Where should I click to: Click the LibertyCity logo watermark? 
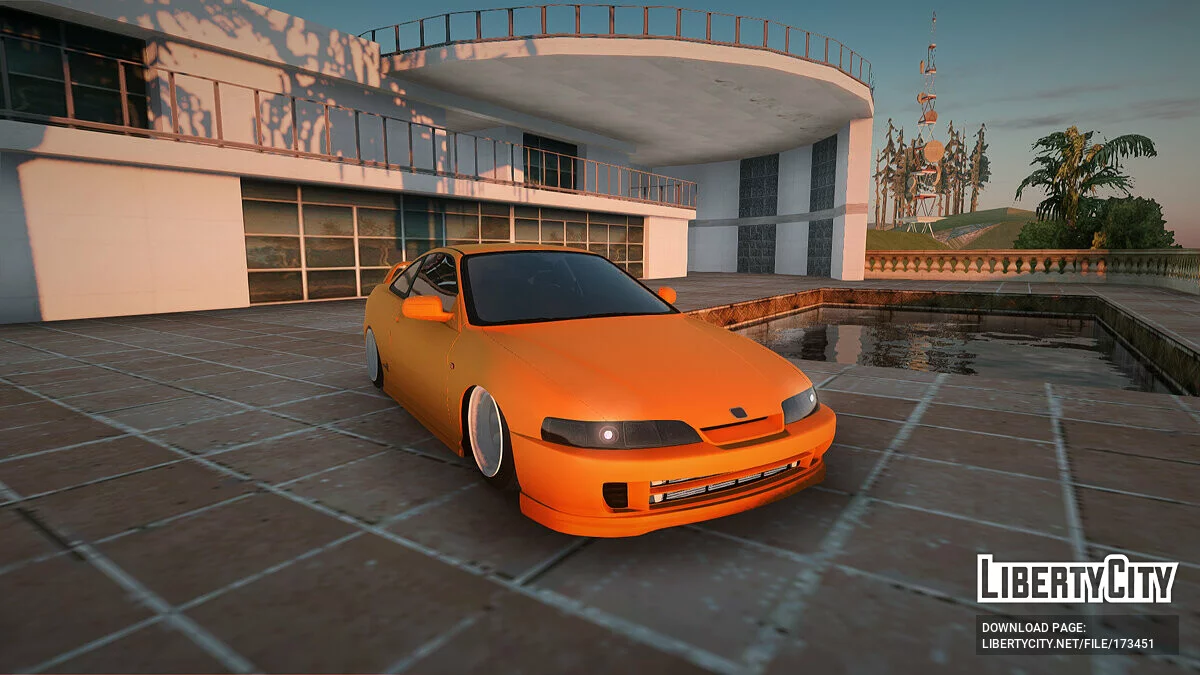(x=1077, y=580)
